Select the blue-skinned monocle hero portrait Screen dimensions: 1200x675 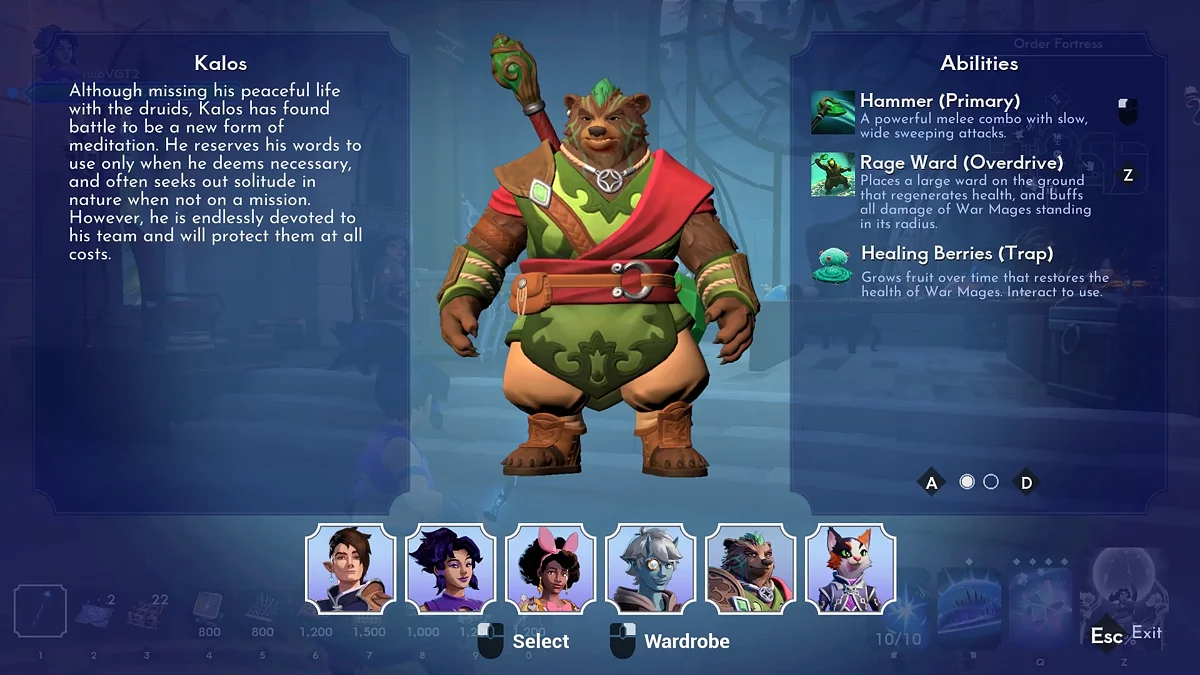(x=650, y=569)
